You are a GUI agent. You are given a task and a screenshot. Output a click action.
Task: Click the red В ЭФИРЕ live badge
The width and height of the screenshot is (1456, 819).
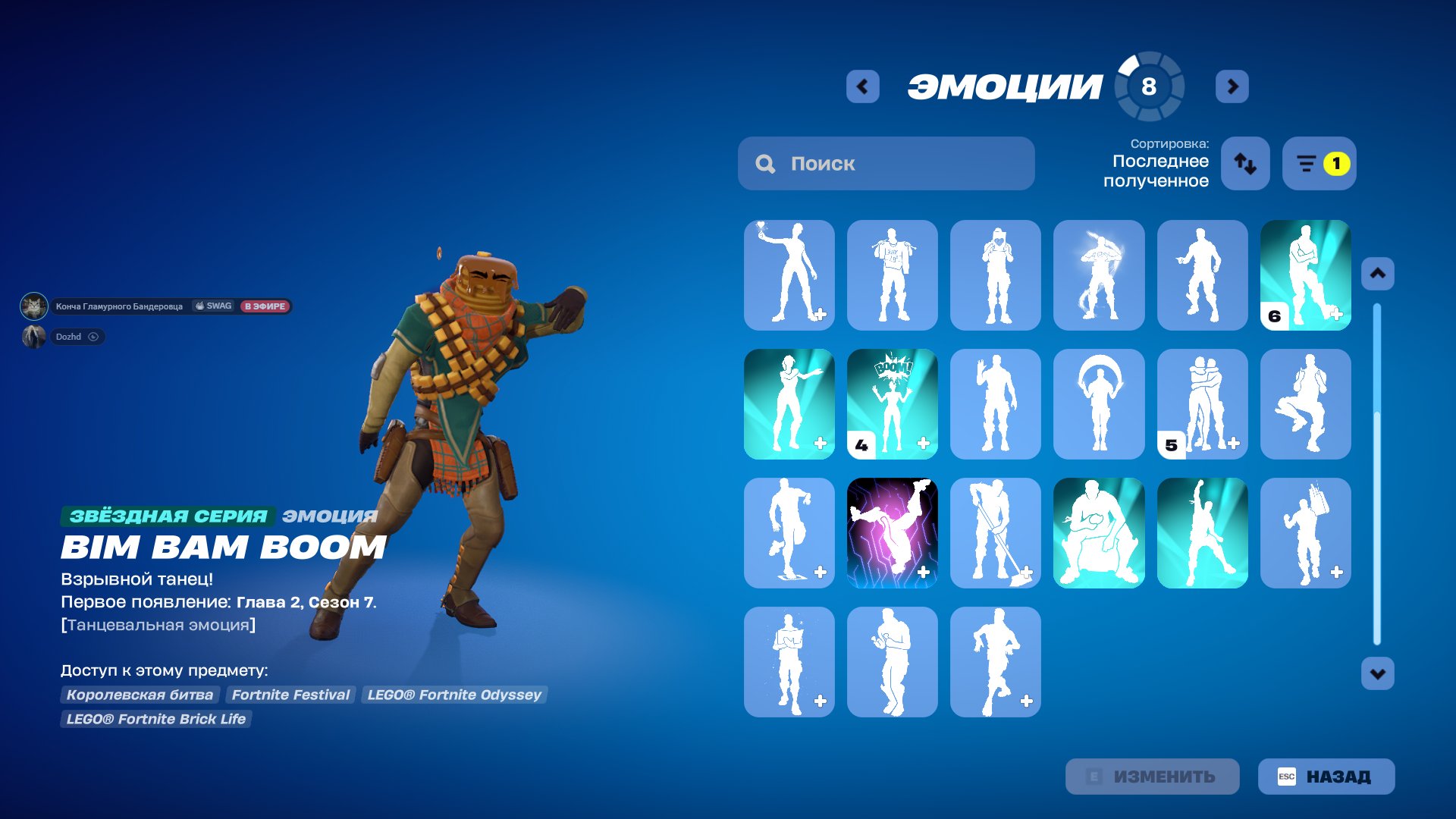coord(266,306)
